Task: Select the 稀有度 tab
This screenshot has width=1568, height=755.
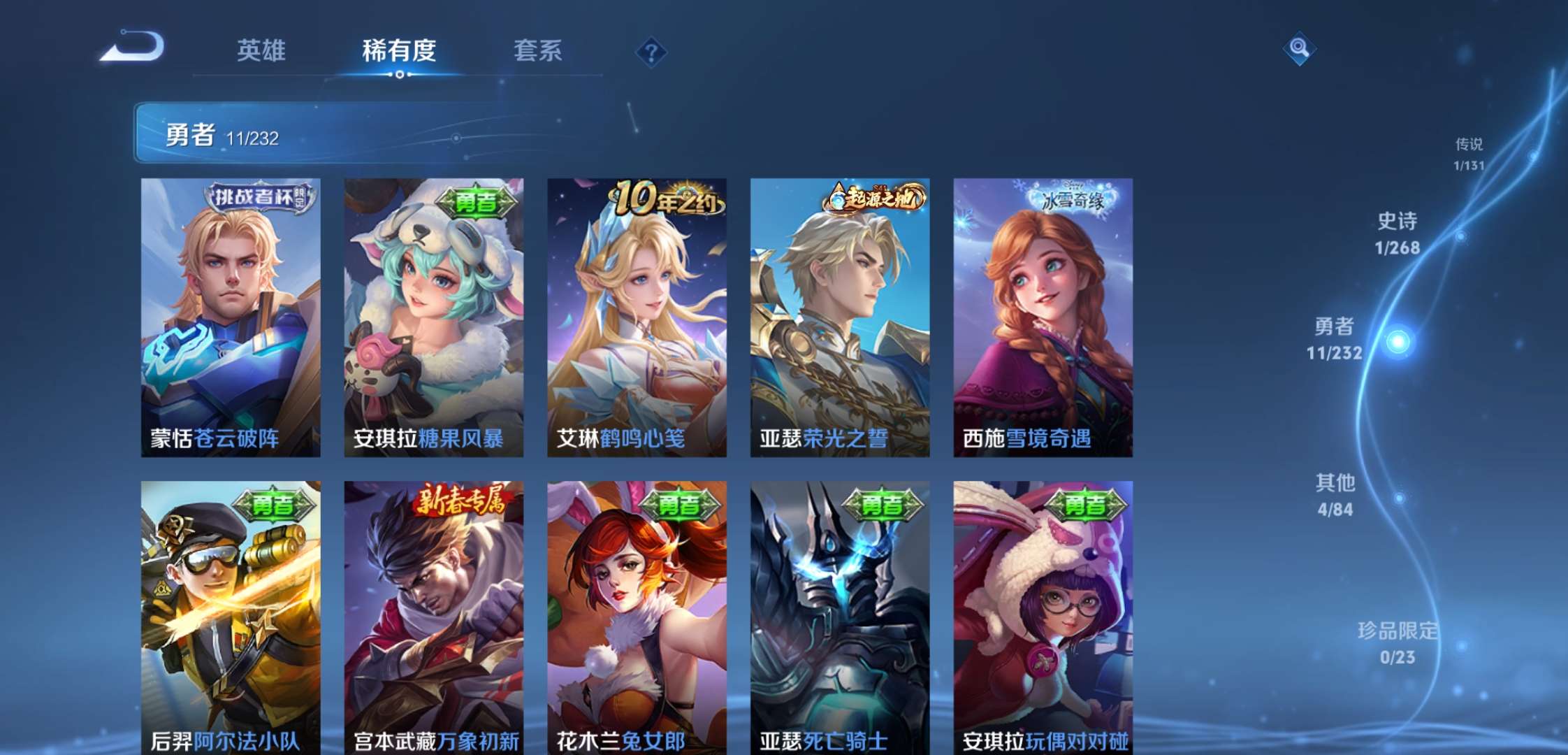Action: tap(400, 51)
